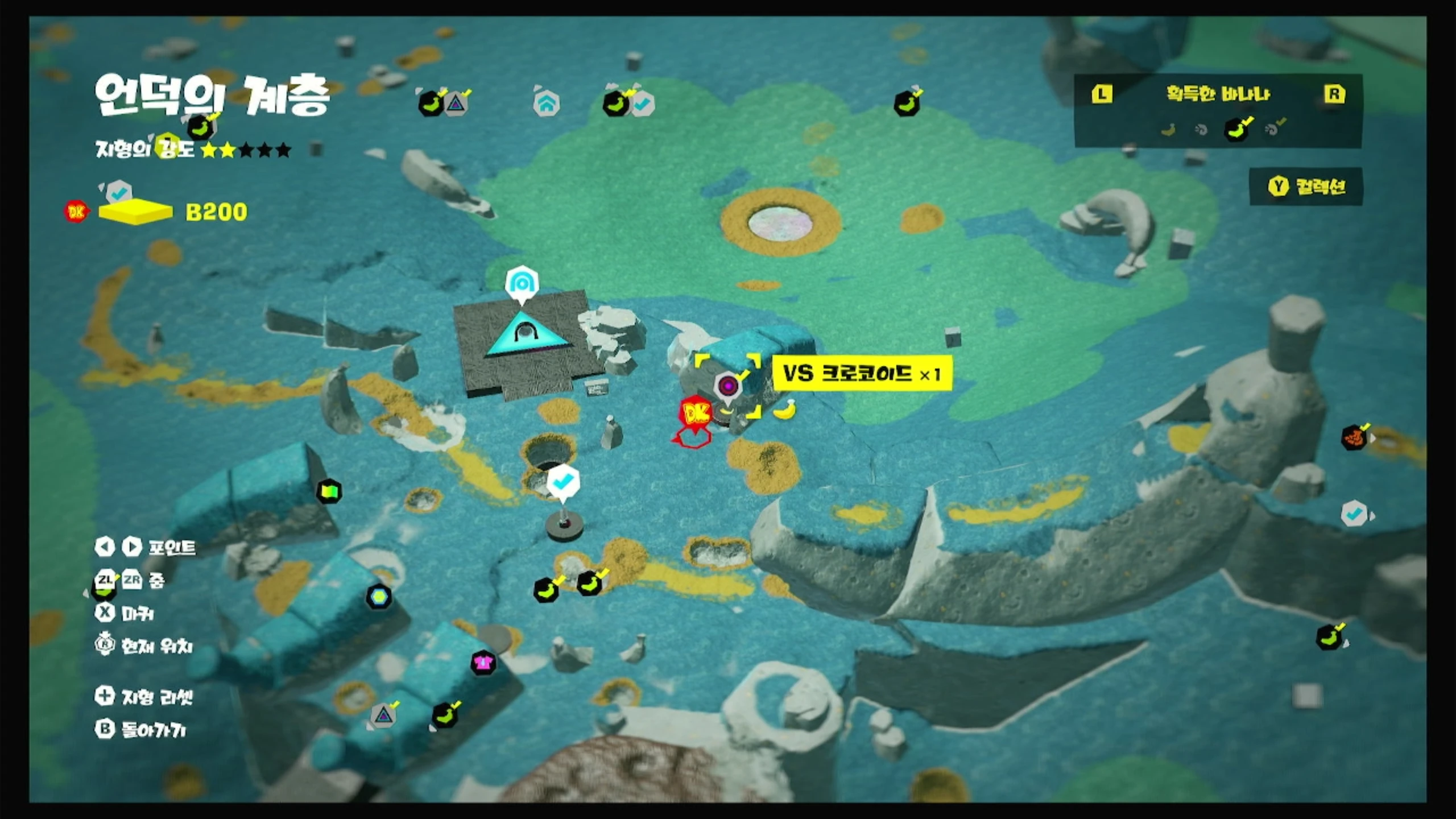Go back with 돌아가기 option
Image resolution: width=1456 pixels, height=819 pixels.
coord(141,729)
